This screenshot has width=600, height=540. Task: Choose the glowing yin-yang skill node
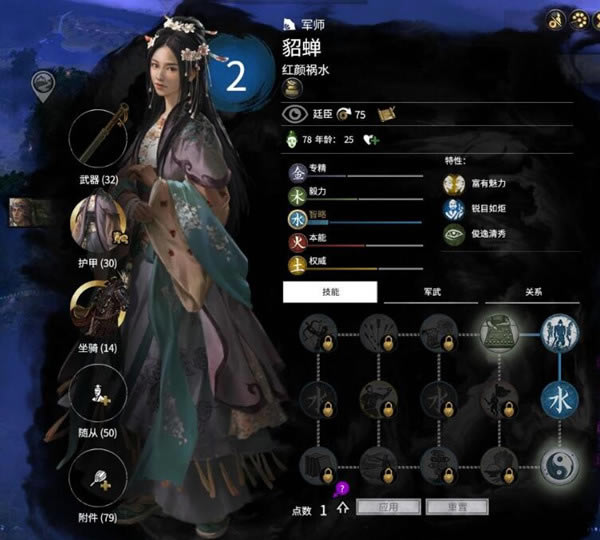tap(558, 463)
